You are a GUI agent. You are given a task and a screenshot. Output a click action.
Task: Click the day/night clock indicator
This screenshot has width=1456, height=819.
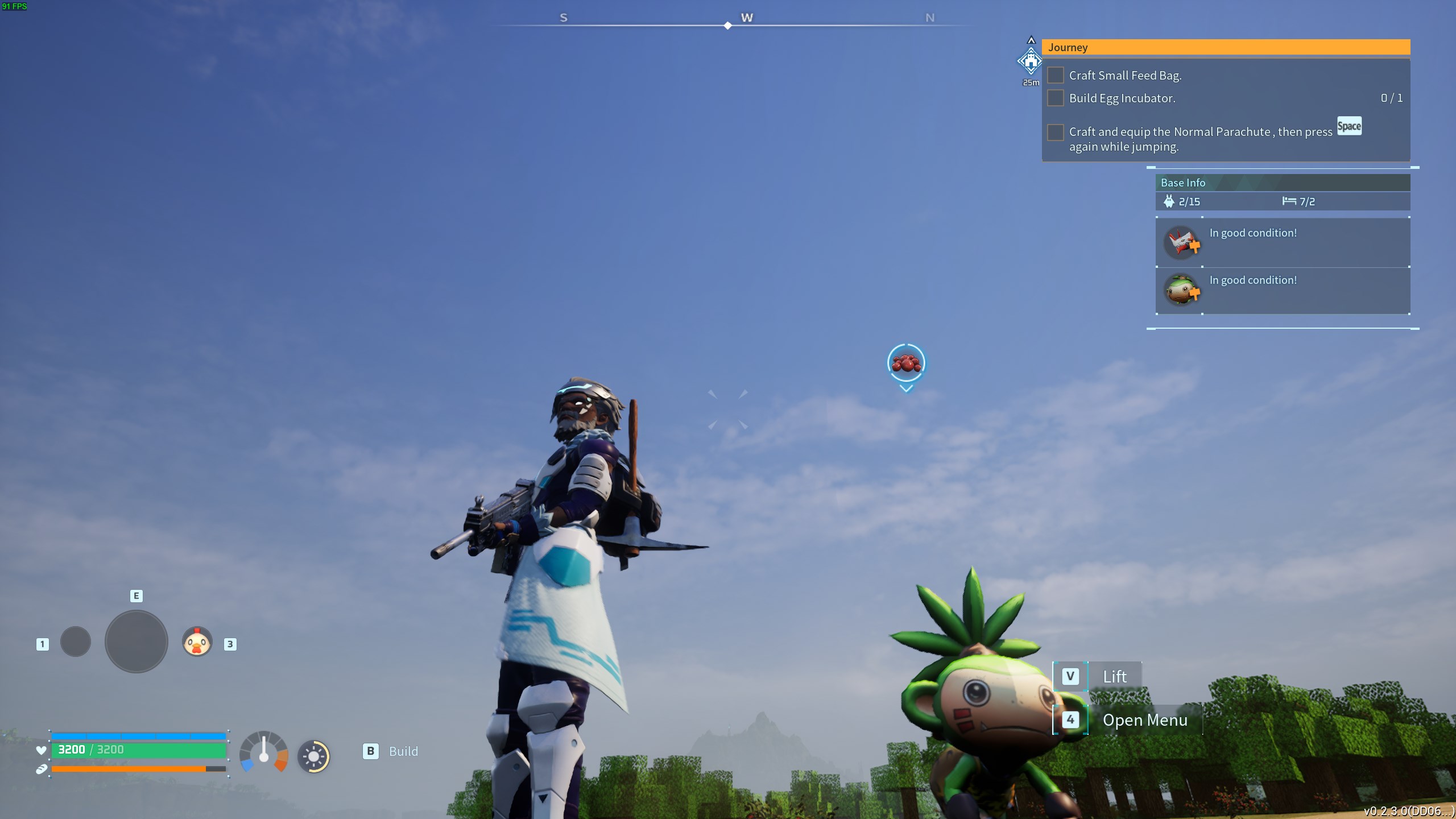tap(314, 756)
